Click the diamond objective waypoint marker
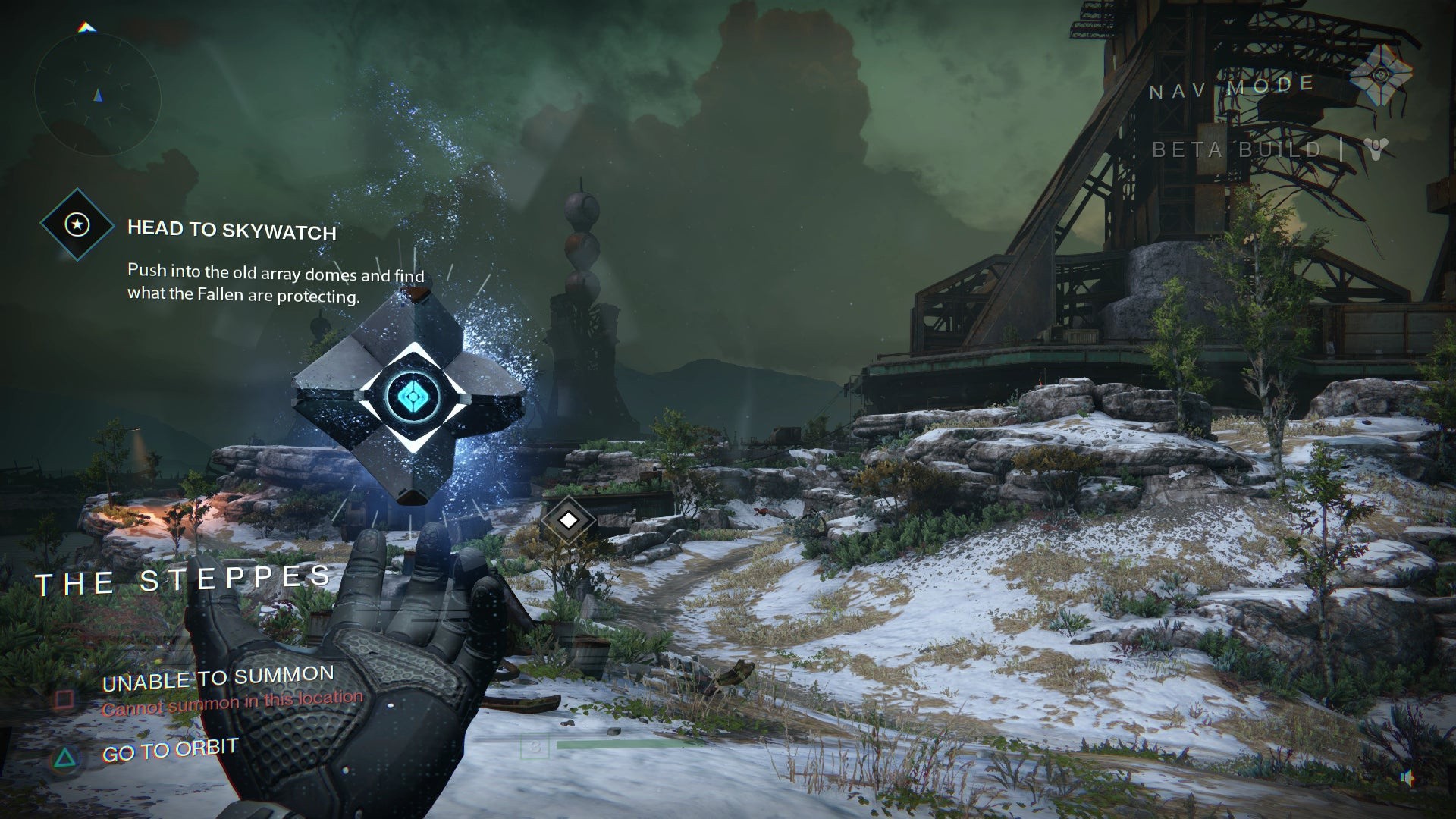The height and width of the screenshot is (819, 1456). [568, 520]
